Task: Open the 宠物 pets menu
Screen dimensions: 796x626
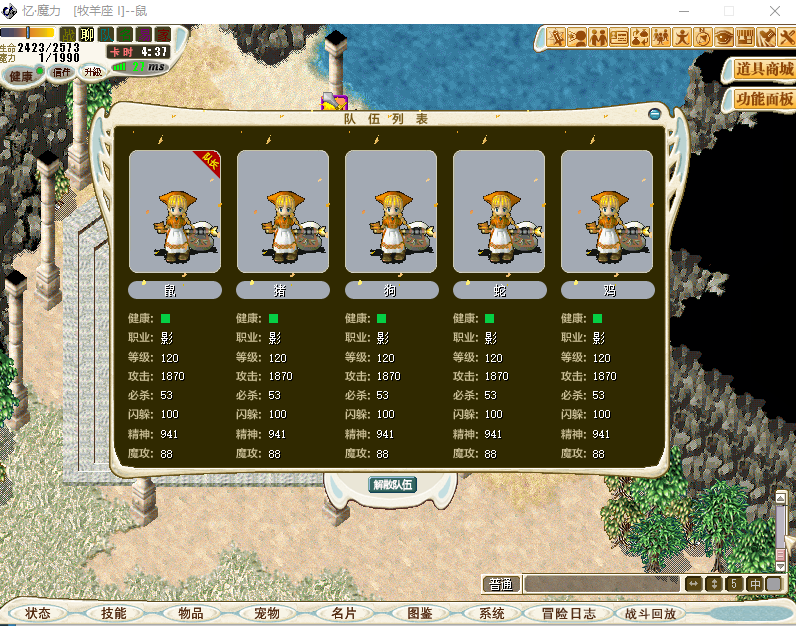Action: 266,613
